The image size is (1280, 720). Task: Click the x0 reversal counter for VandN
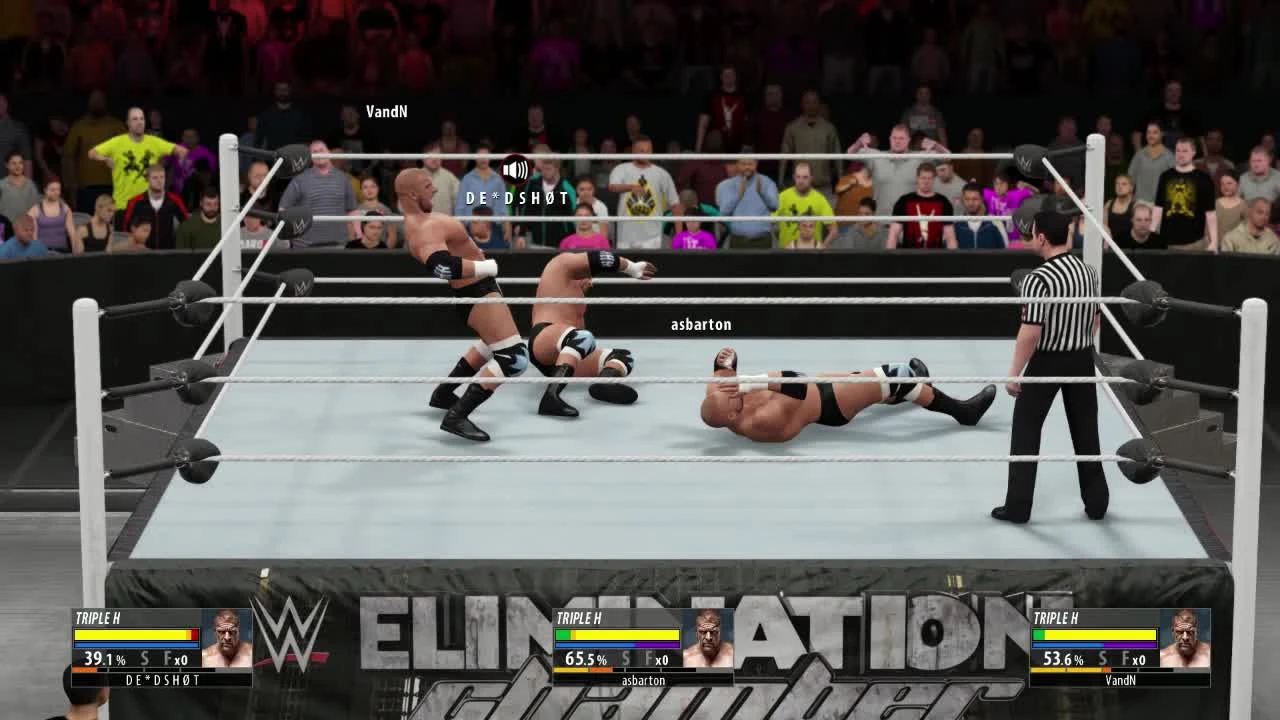(x=1141, y=660)
